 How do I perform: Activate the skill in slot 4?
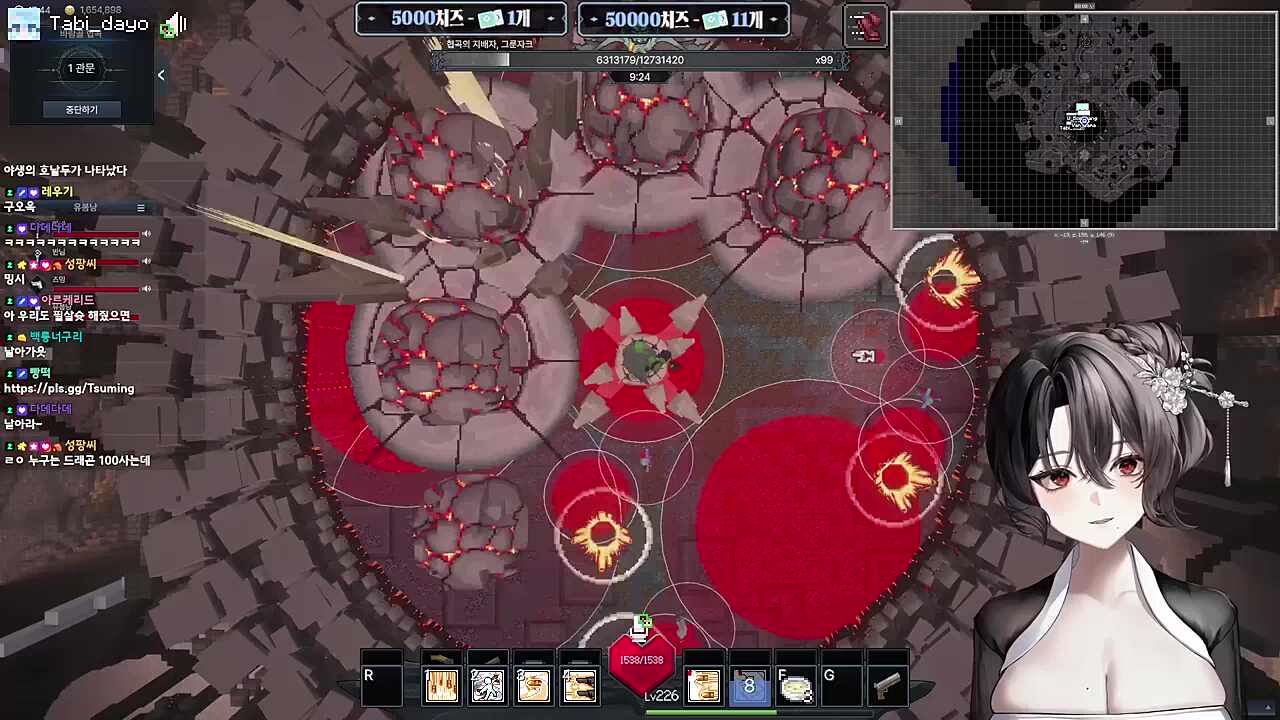click(x=579, y=686)
